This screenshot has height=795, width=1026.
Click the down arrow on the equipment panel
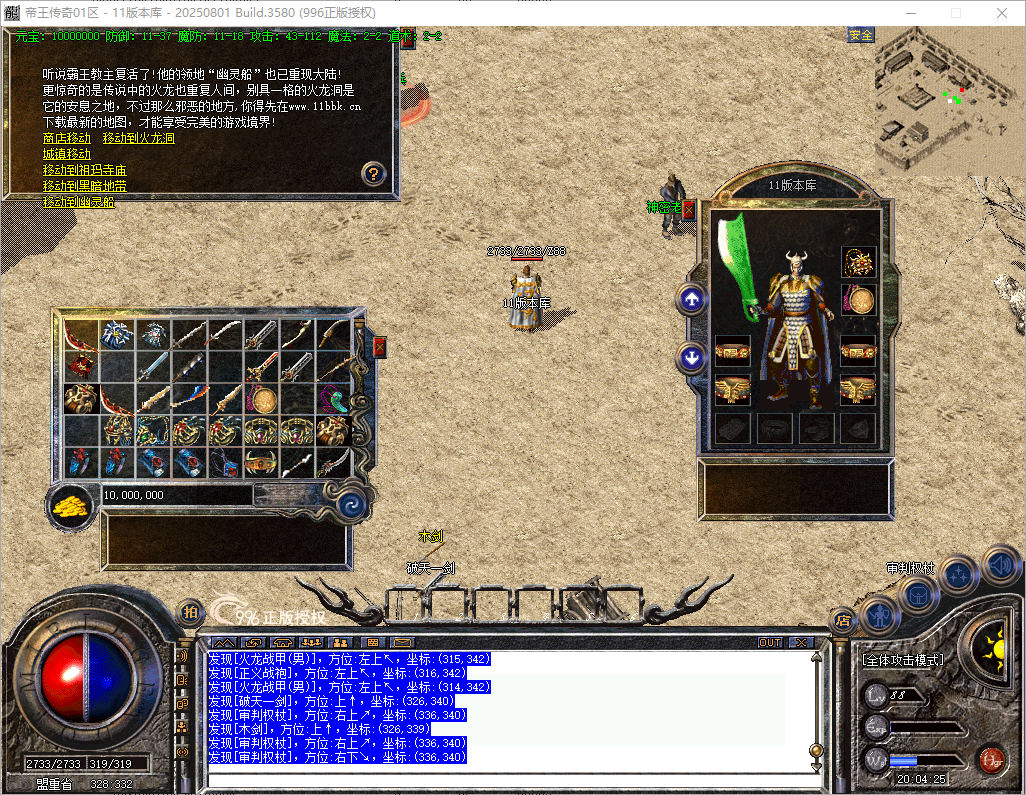coord(691,357)
